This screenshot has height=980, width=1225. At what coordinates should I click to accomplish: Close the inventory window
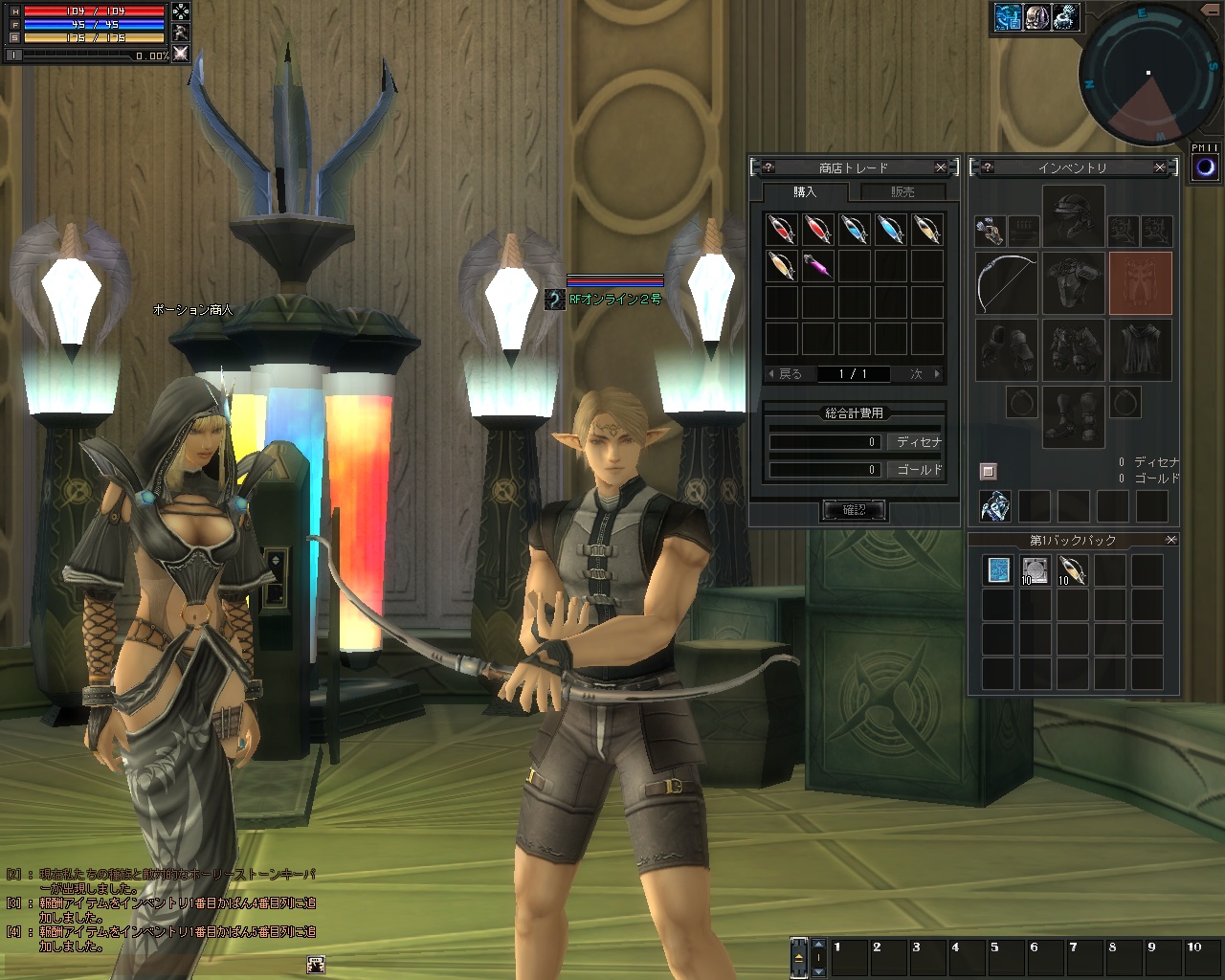pyautogui.click(x=1160, y=167)
